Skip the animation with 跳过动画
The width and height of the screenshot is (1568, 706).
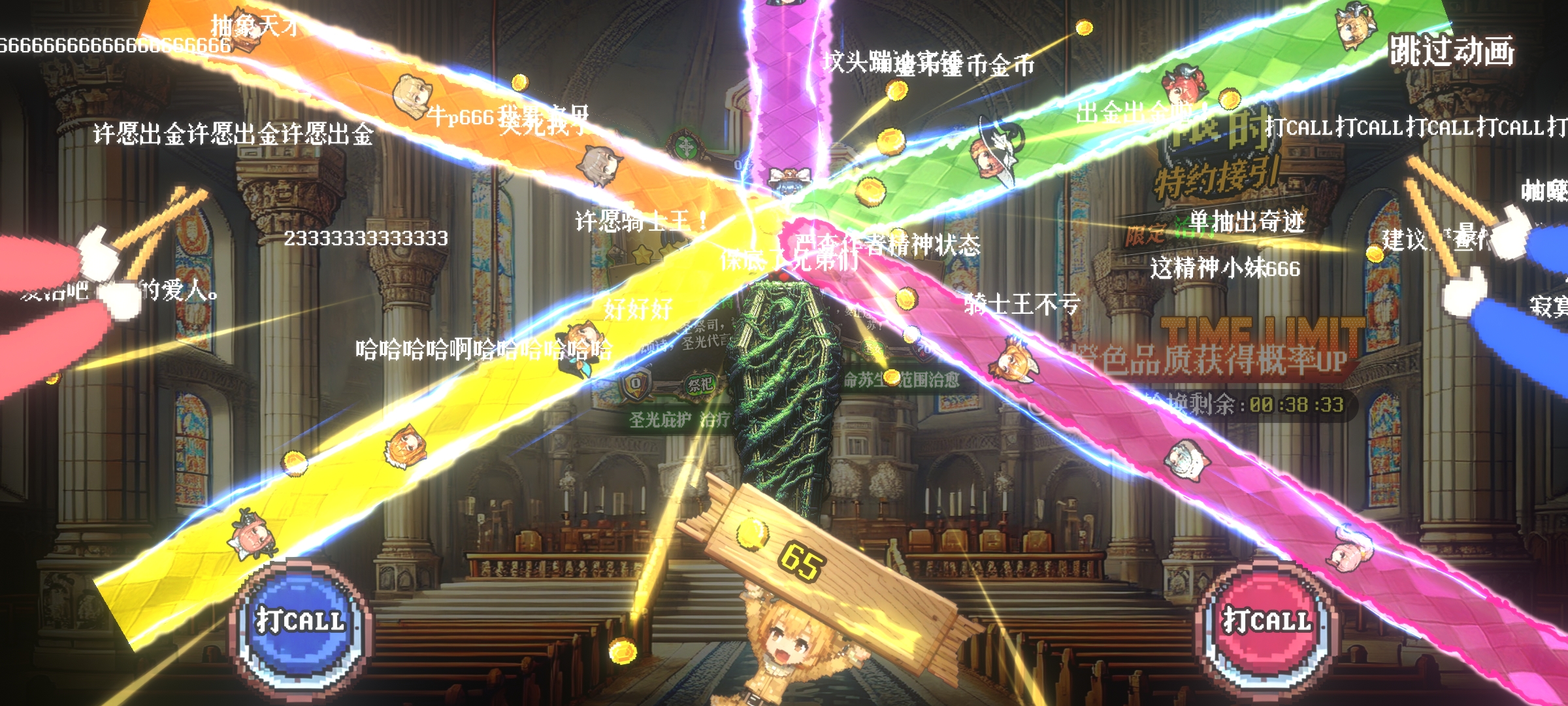click(x=1451, y=51)
